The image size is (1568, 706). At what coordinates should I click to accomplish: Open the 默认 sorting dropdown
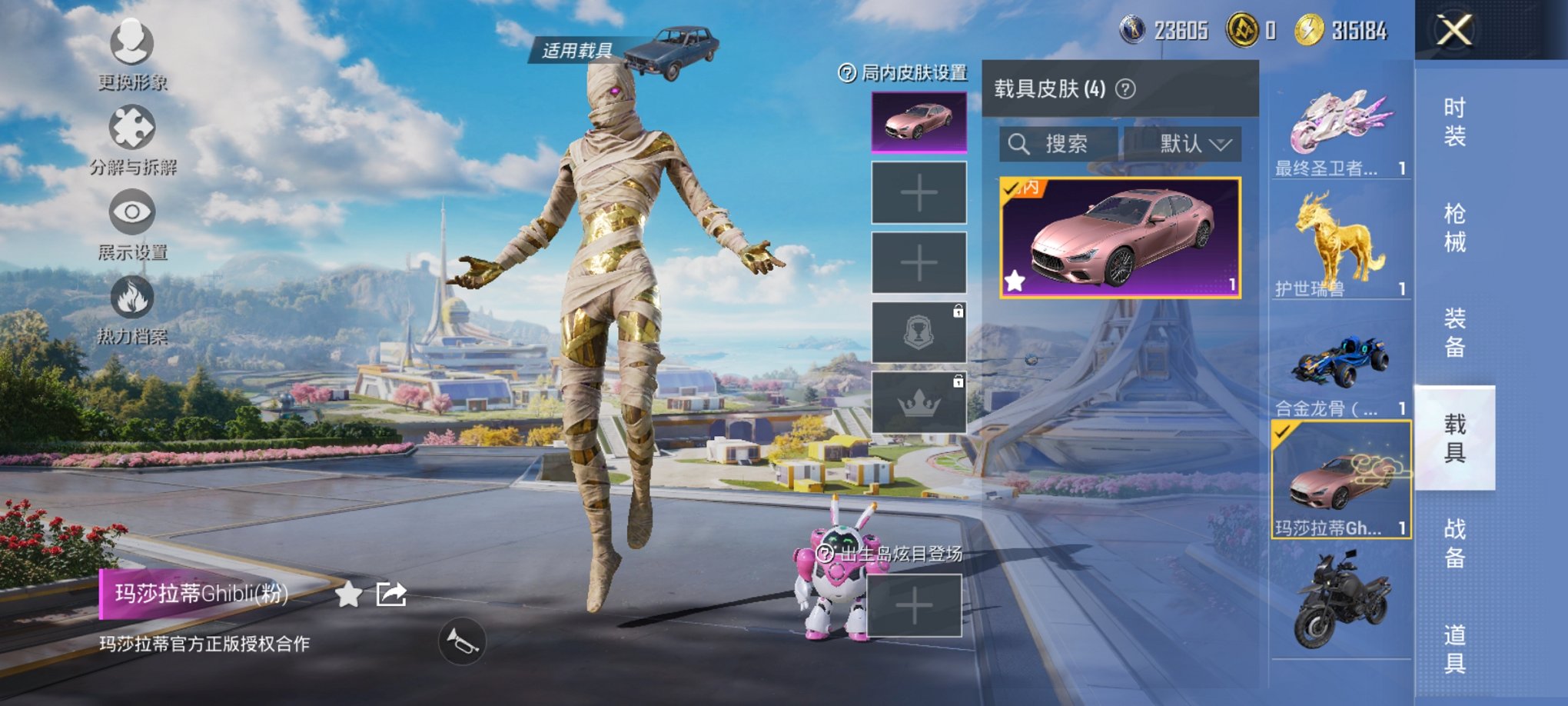point(1184,144)
